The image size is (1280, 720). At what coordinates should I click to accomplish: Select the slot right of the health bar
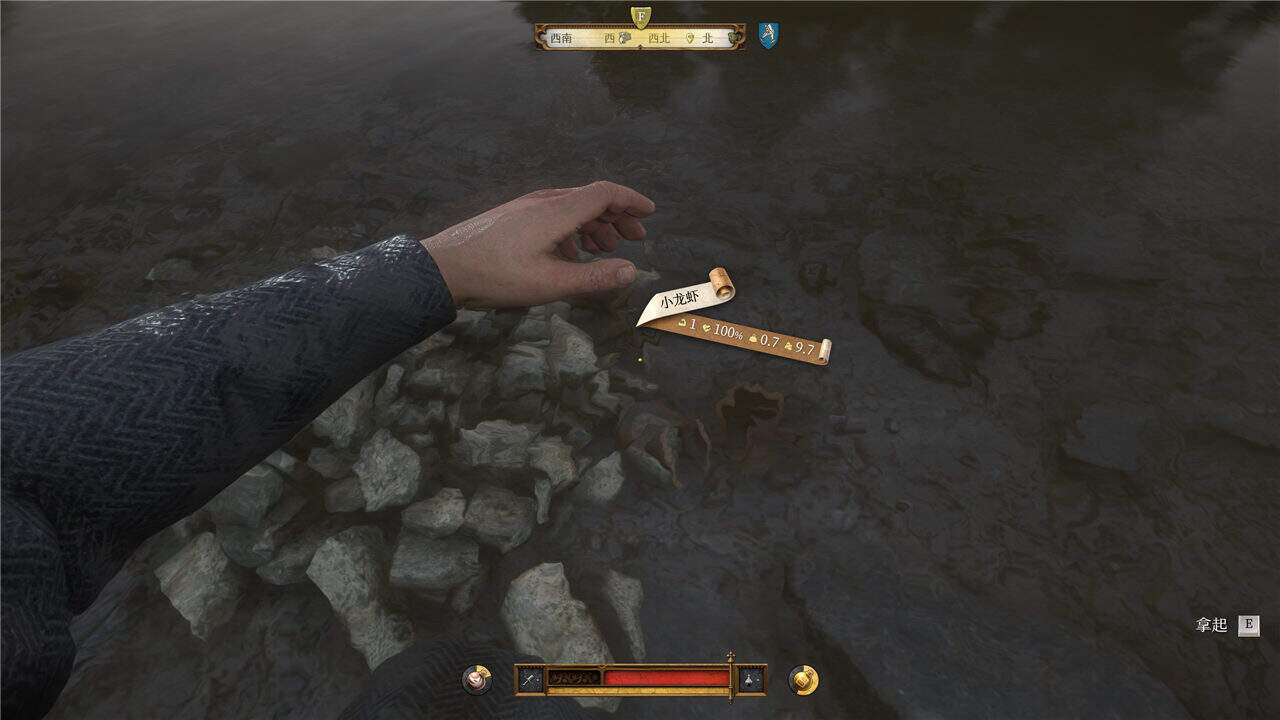pyautogui.click(x=751, y=680)
